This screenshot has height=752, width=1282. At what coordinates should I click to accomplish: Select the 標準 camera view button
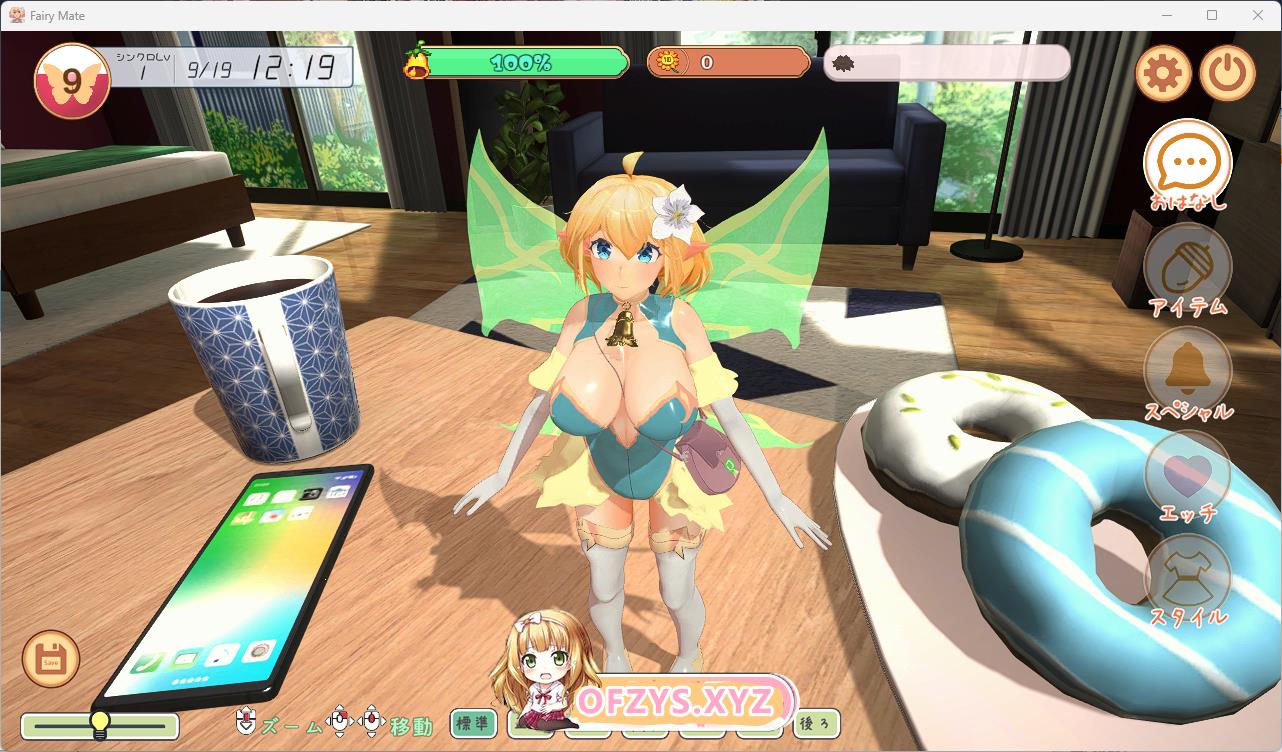pos(474,723)
